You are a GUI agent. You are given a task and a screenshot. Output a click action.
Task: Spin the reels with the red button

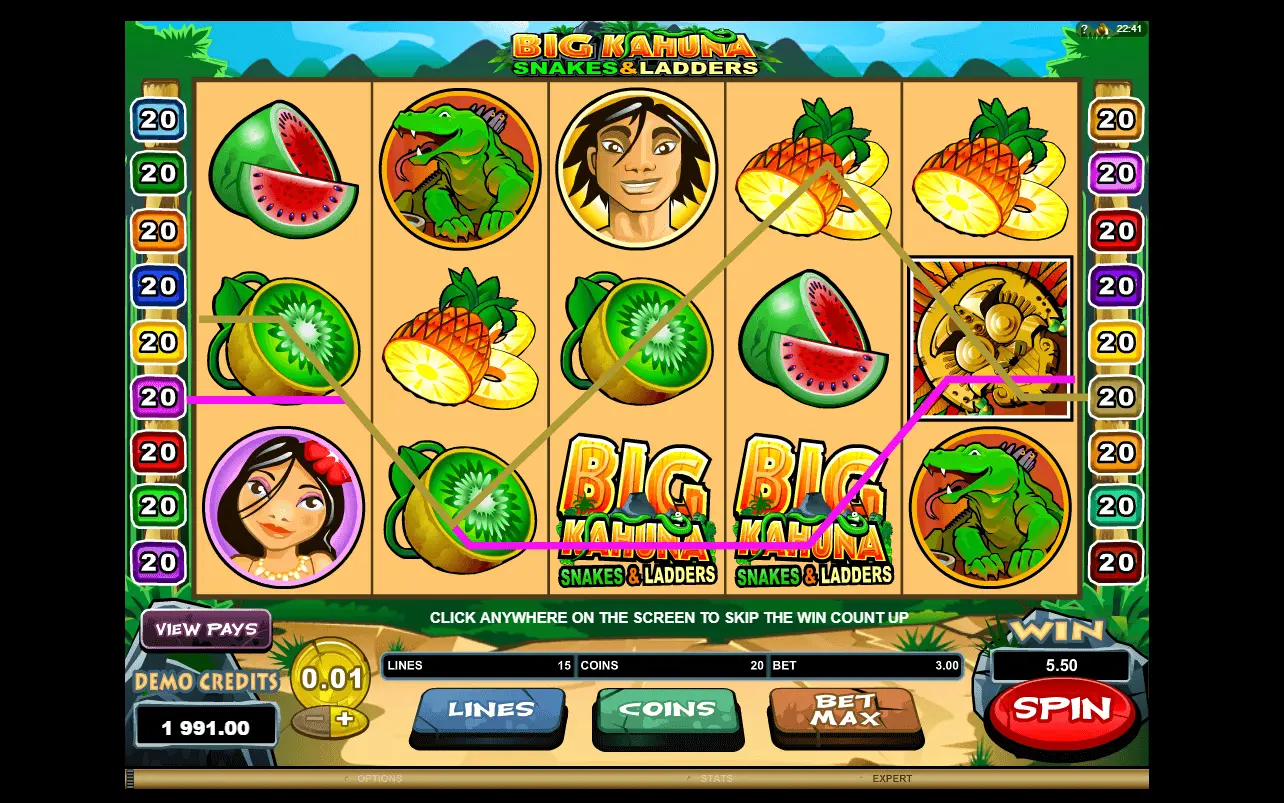click(x=1061, y=709)
